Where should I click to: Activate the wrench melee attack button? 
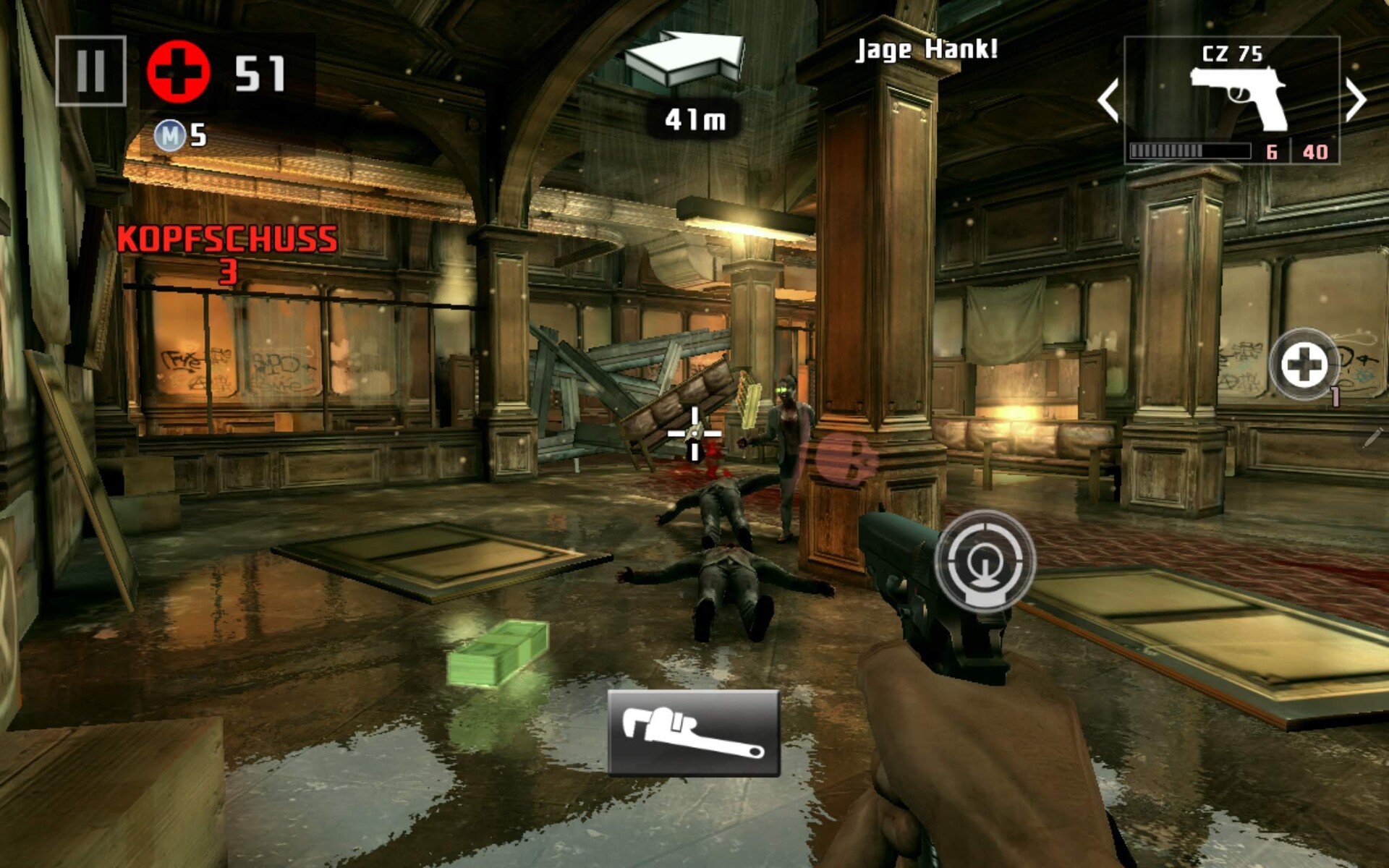[693, 732]
